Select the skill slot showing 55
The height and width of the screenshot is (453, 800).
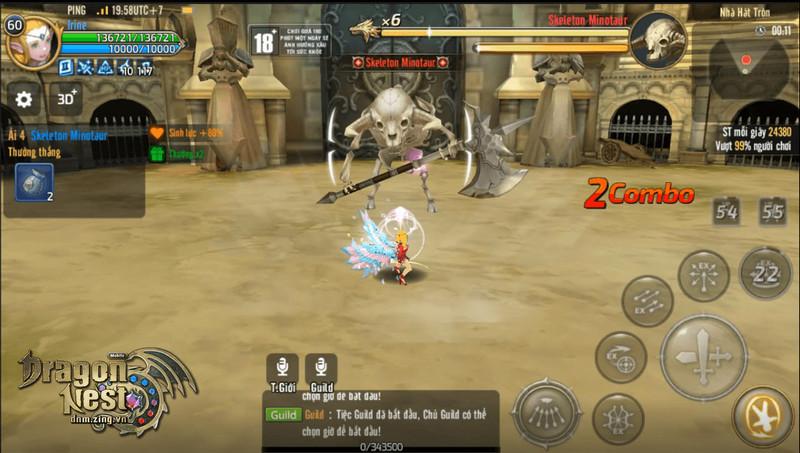click(772, 211)
